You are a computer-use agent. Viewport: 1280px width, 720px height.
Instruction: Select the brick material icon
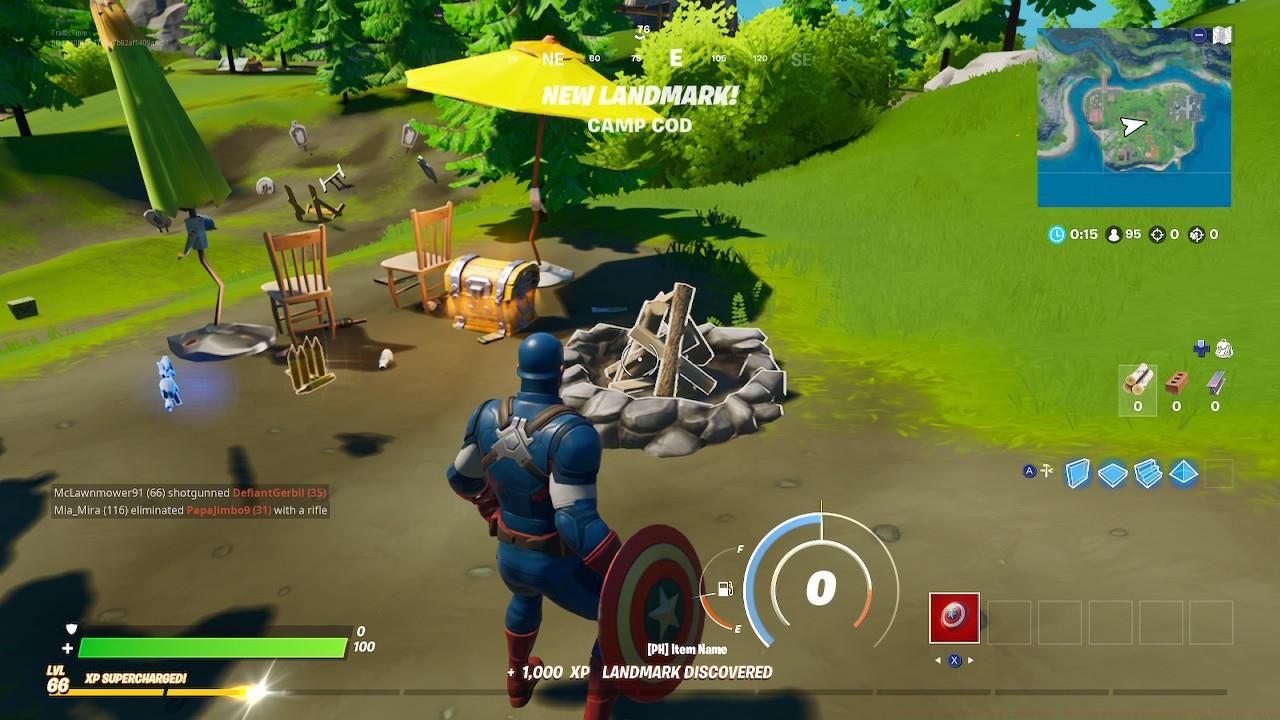(1177, 383)
